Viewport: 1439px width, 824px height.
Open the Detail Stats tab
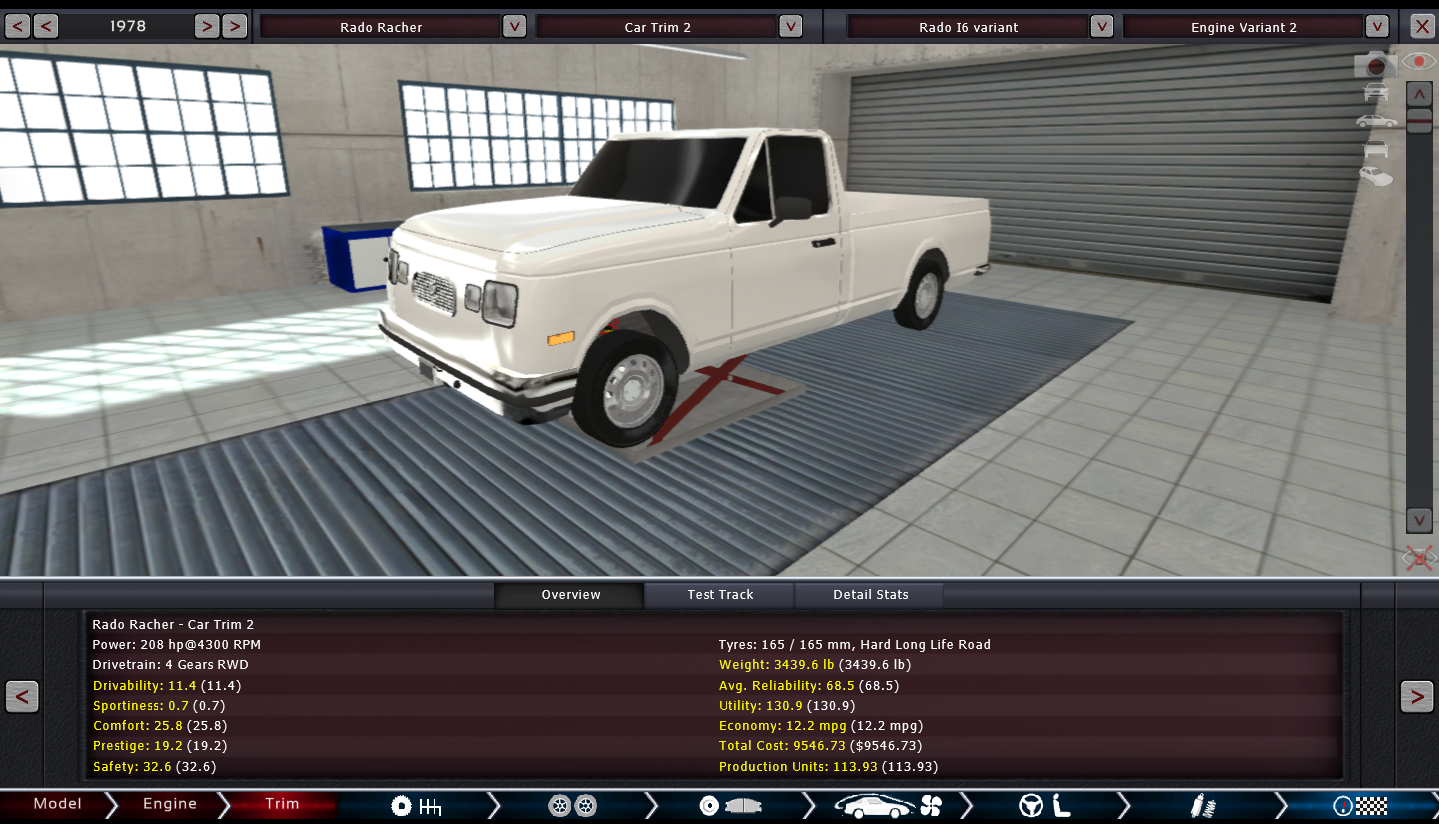pos(870,595)
